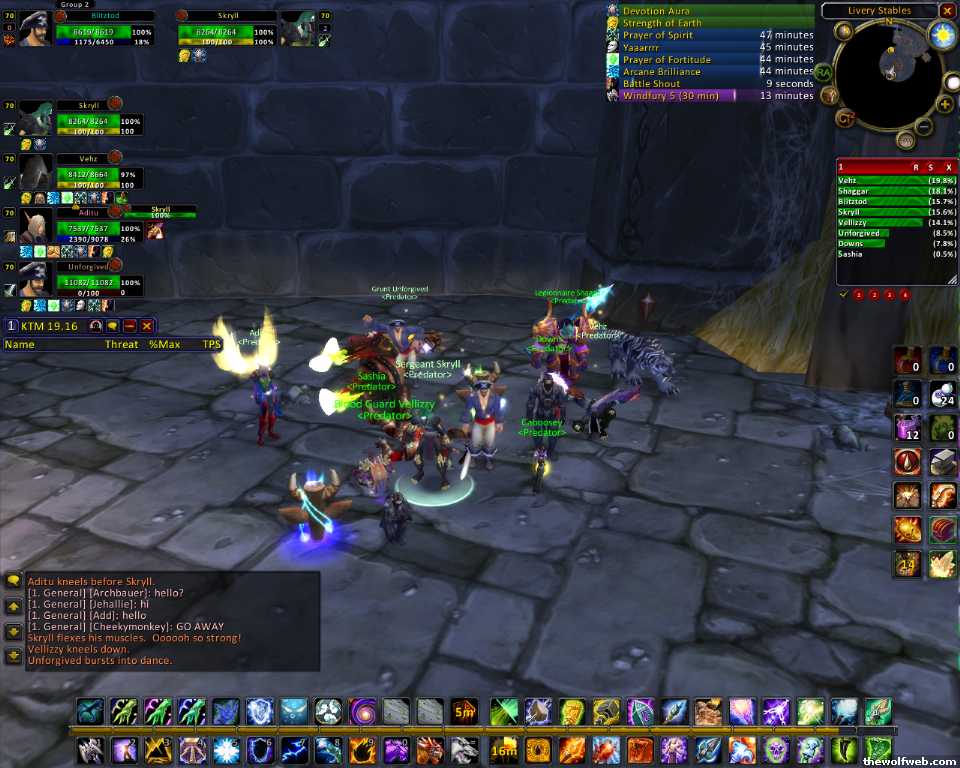The height and width of the screenshot is (768, 960).
Task: Click the sun day-night indicator on minimap
Action: (942, 36)
